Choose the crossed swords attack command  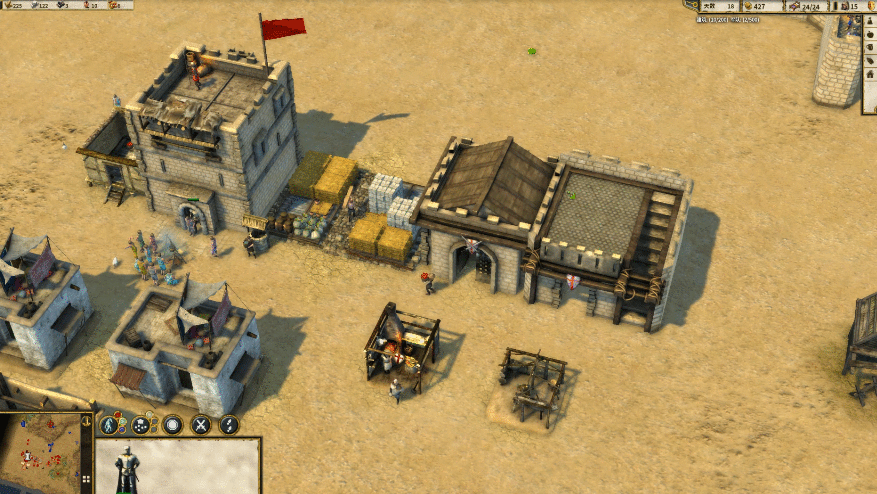201,424
